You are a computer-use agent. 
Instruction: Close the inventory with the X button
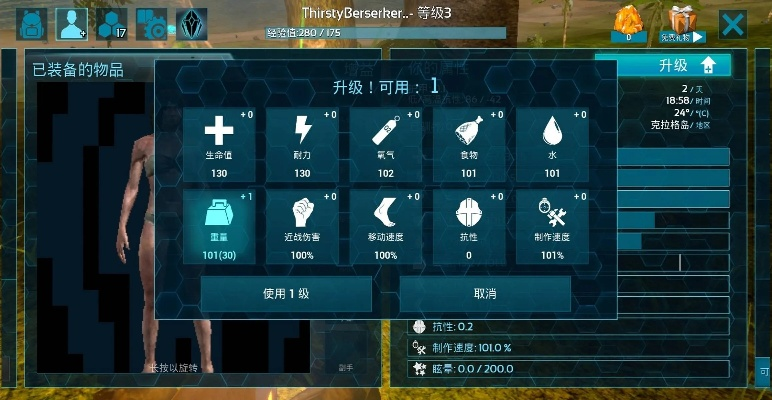tap(733, 24)
